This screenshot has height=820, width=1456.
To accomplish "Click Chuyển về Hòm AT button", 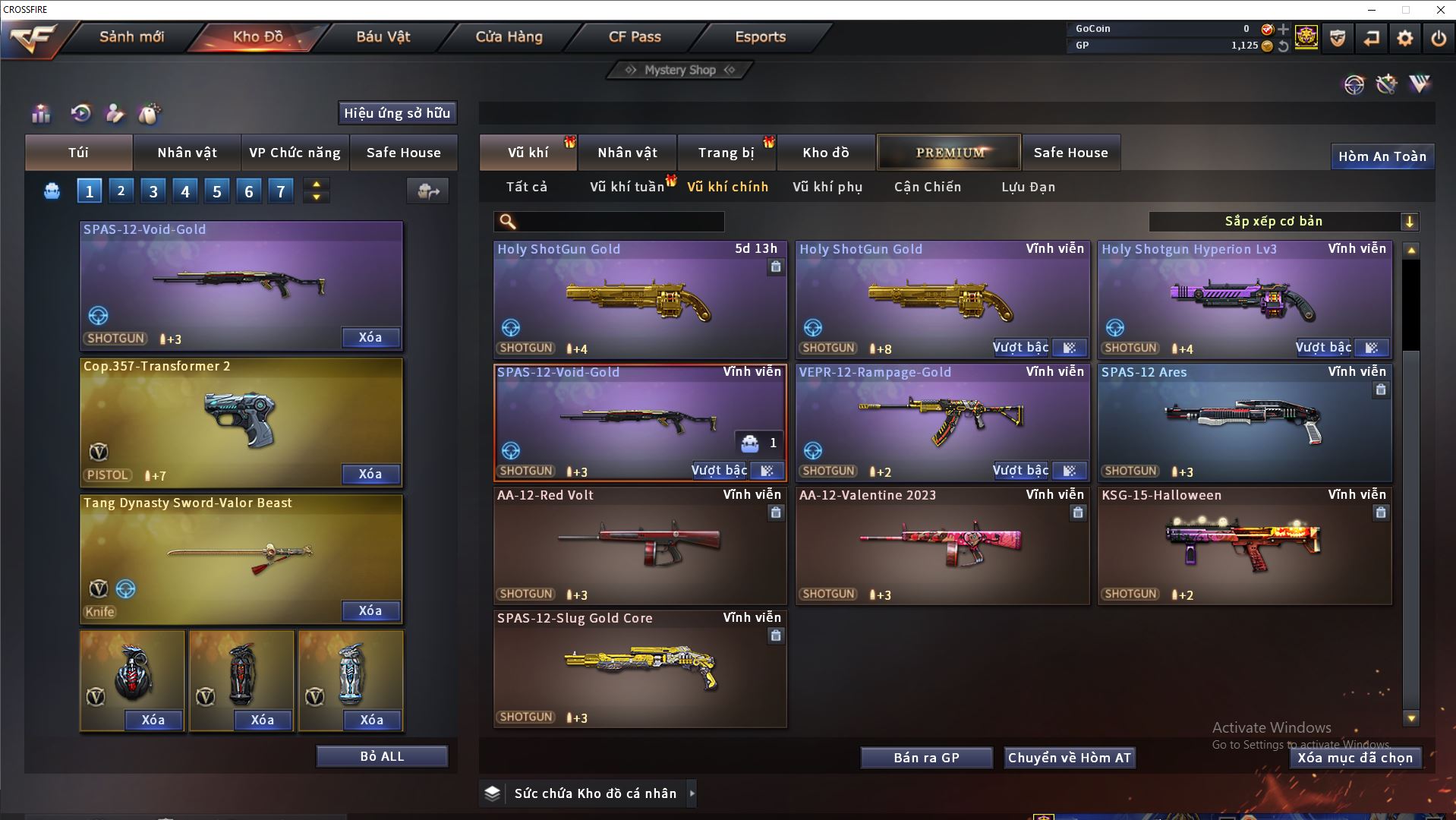I will tap(1069, 758).
